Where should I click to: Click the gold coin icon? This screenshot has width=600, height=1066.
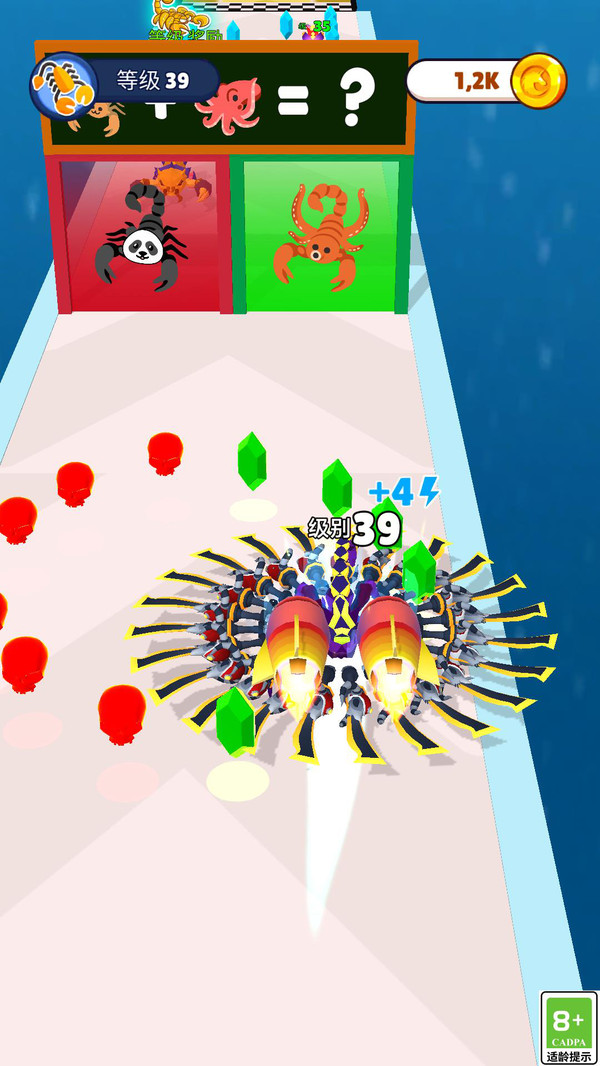[538, 82]
